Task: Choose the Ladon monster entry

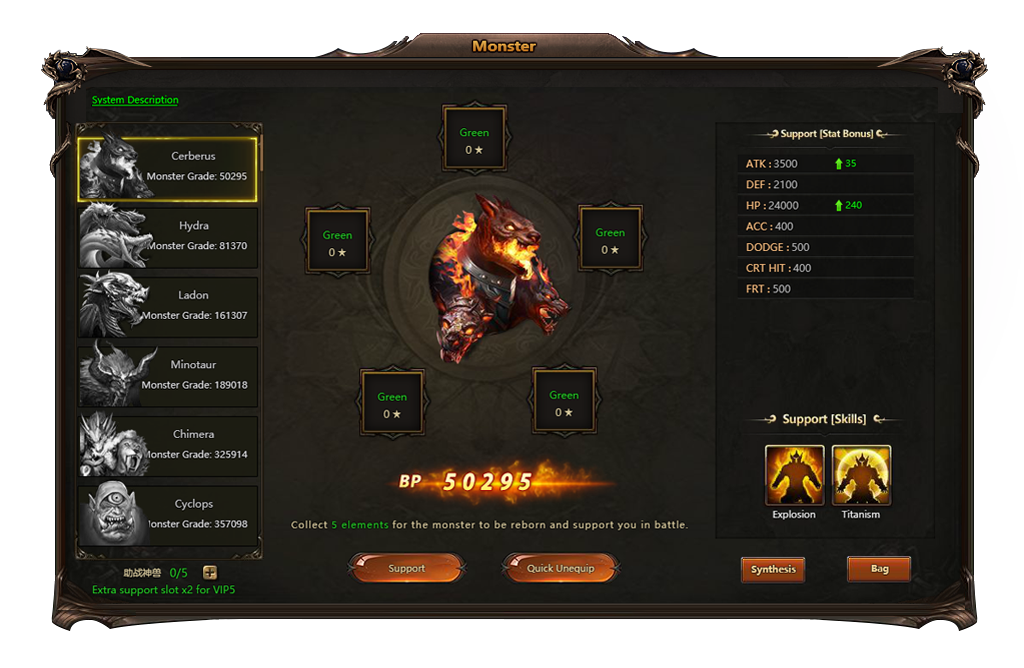Action: (168, 306)
